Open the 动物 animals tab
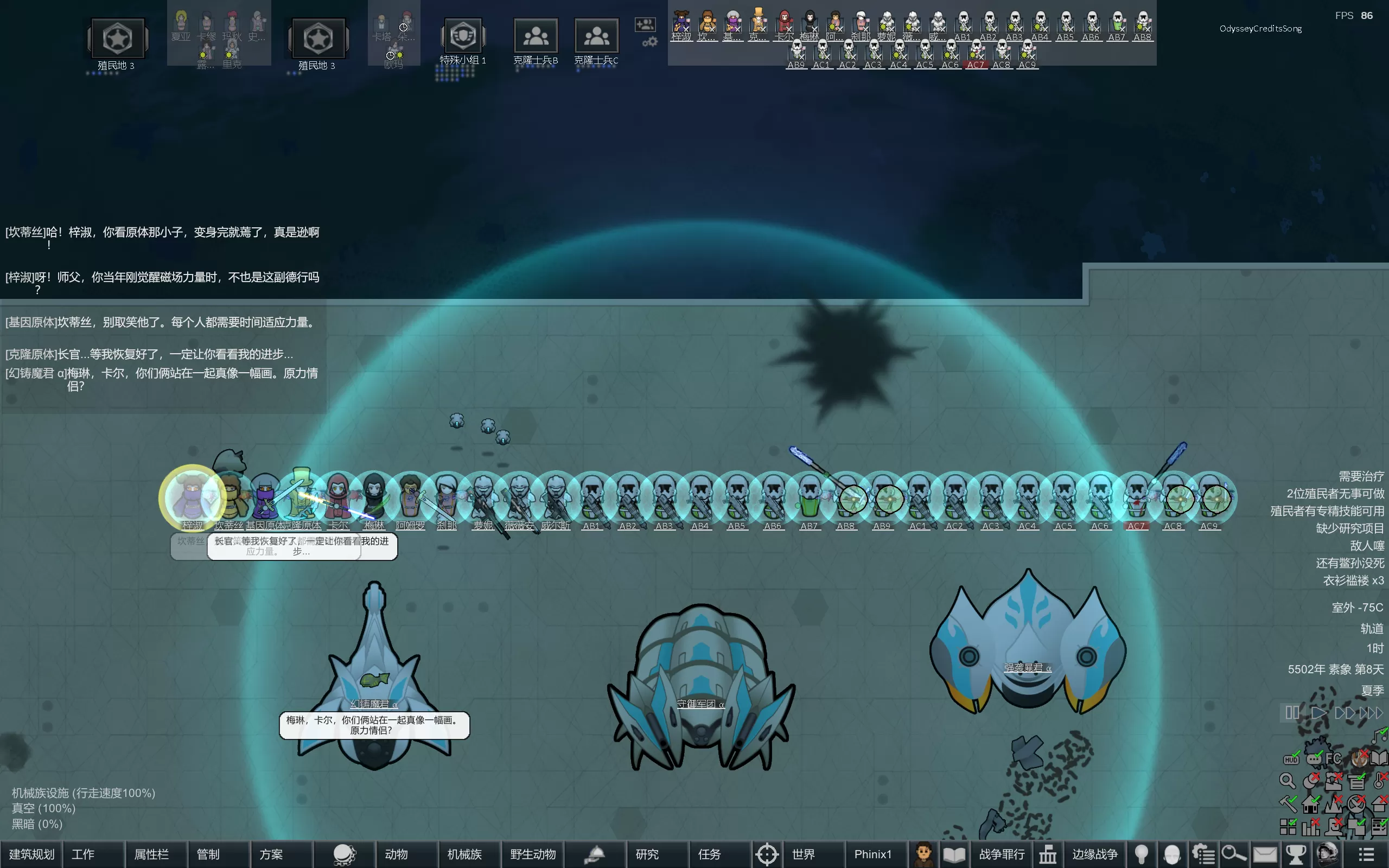The width and height of the screenshot is (1389, 868). [x=396, y=854]
